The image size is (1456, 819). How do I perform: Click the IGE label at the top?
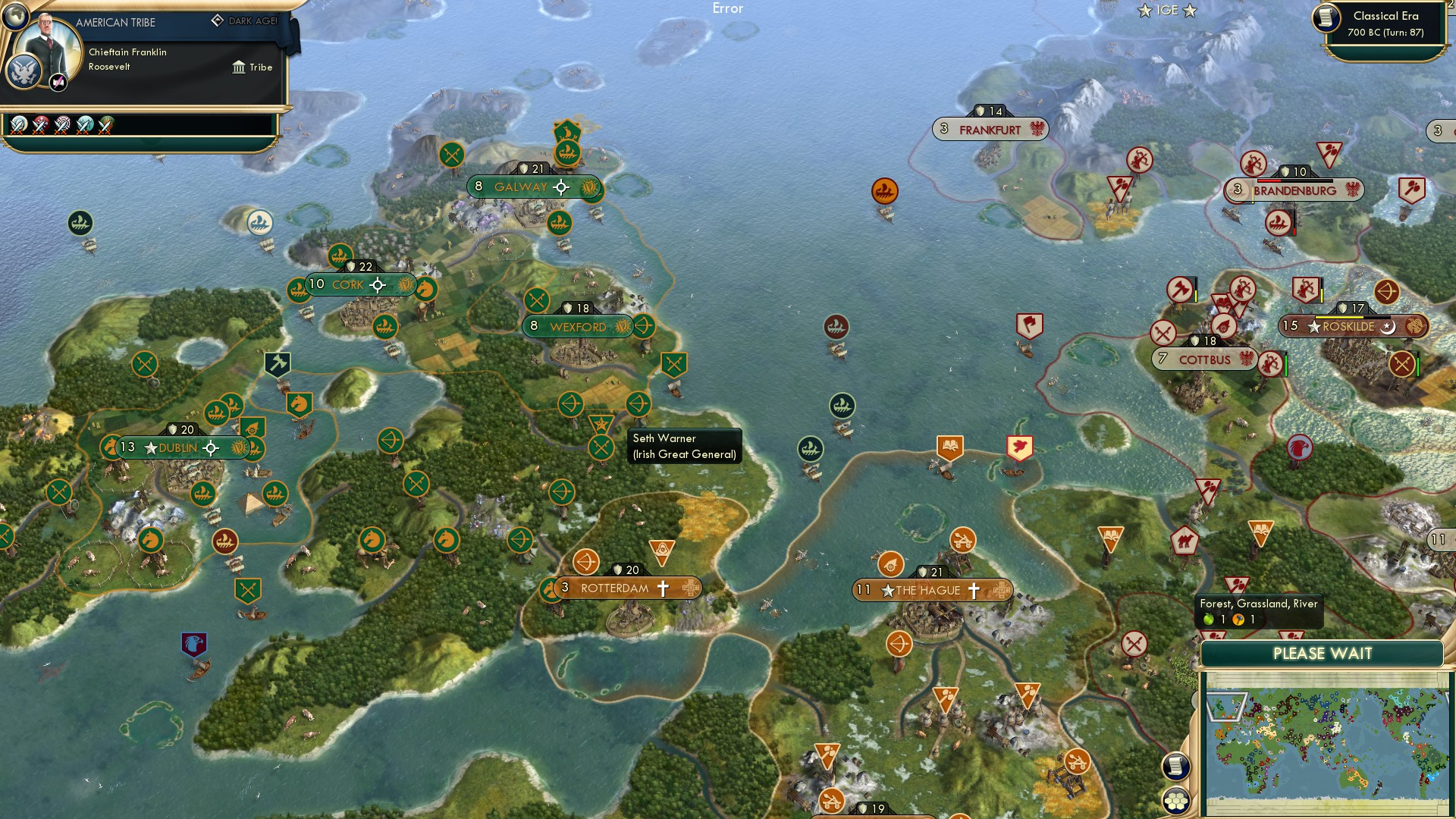click(1166, 11)
